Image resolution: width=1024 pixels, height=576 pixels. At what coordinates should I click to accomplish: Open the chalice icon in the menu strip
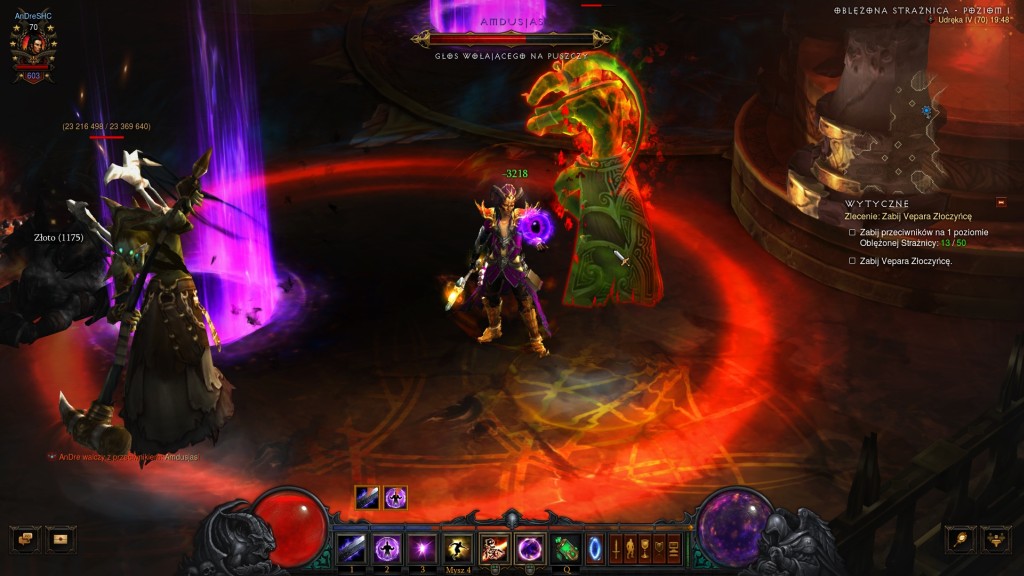point(645,548)
